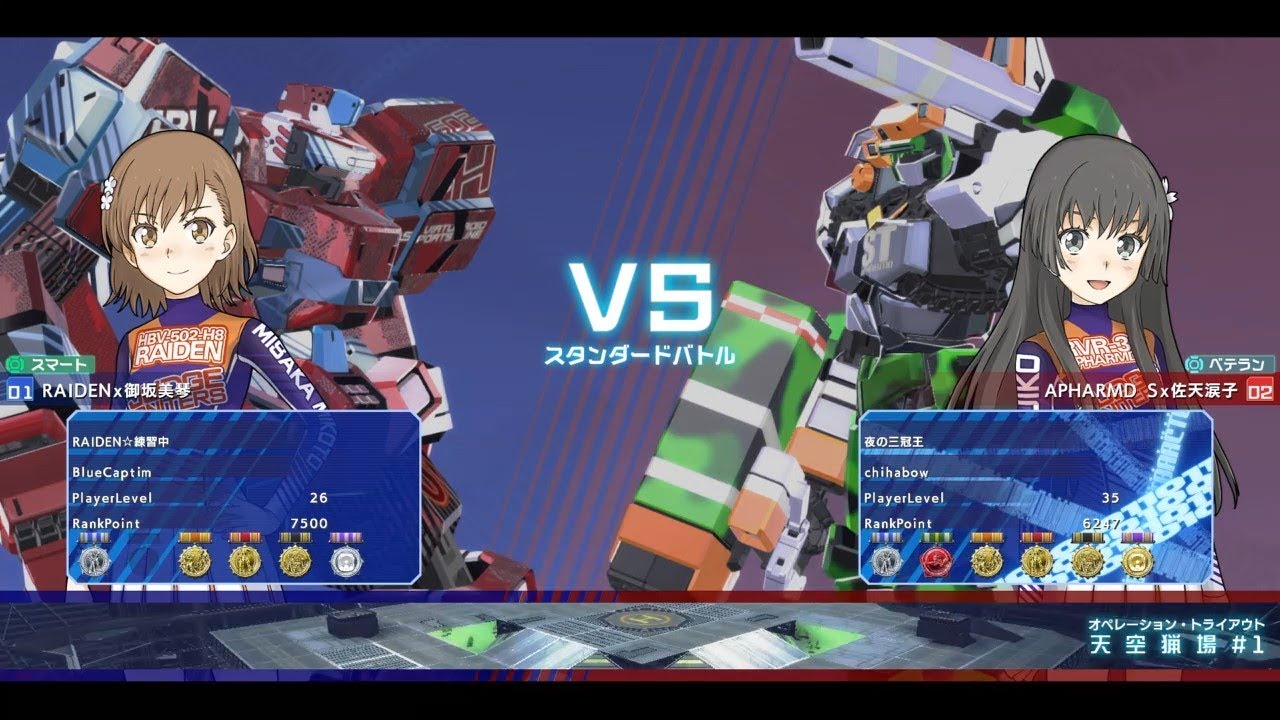Click the red medal badge on chihabow's panel
This screenshot has height=720, width=1280.
(x=938, y=560)
